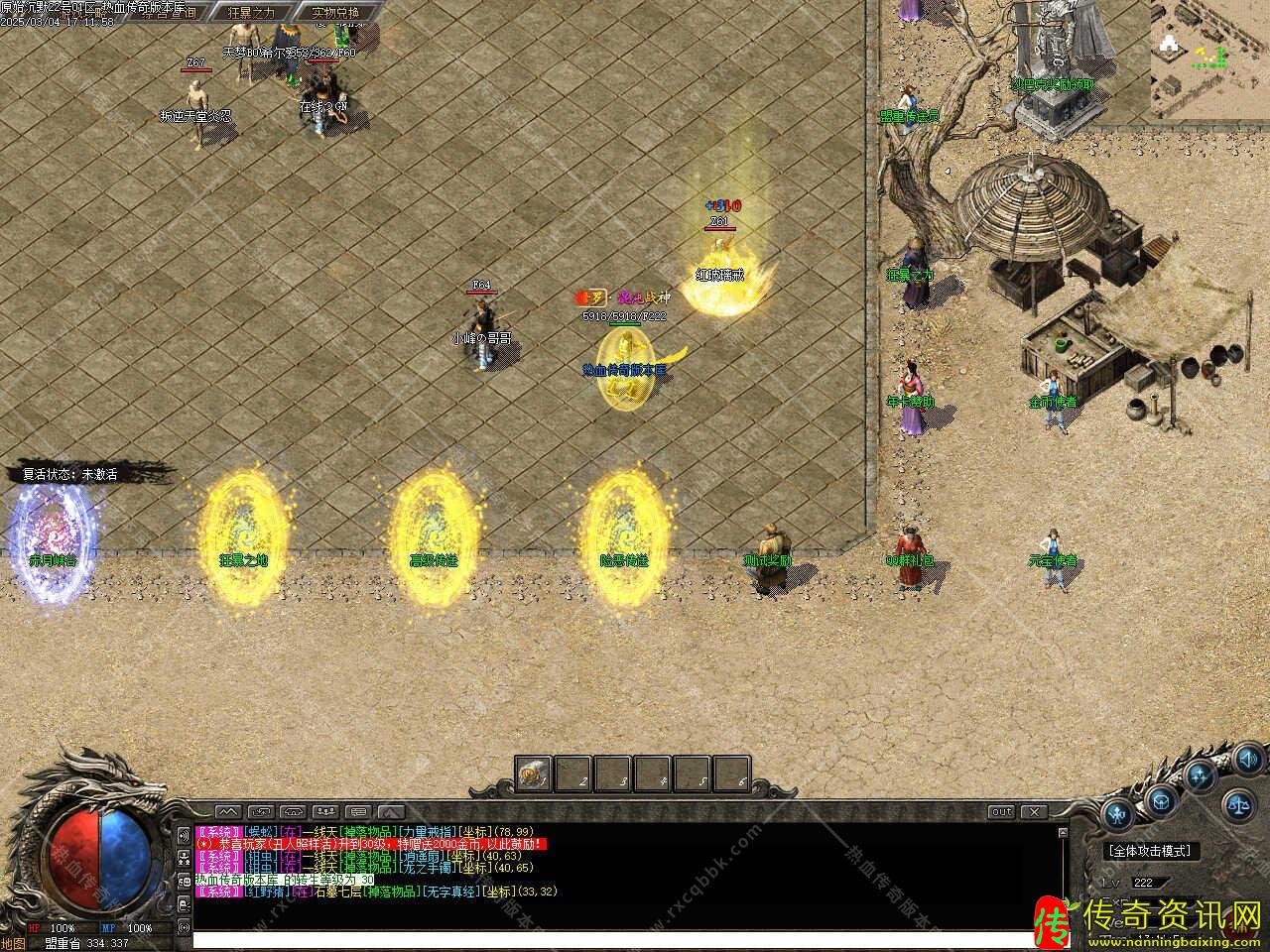Open the trade scales icon
1270x952 pixels.
click(1240, 804)
